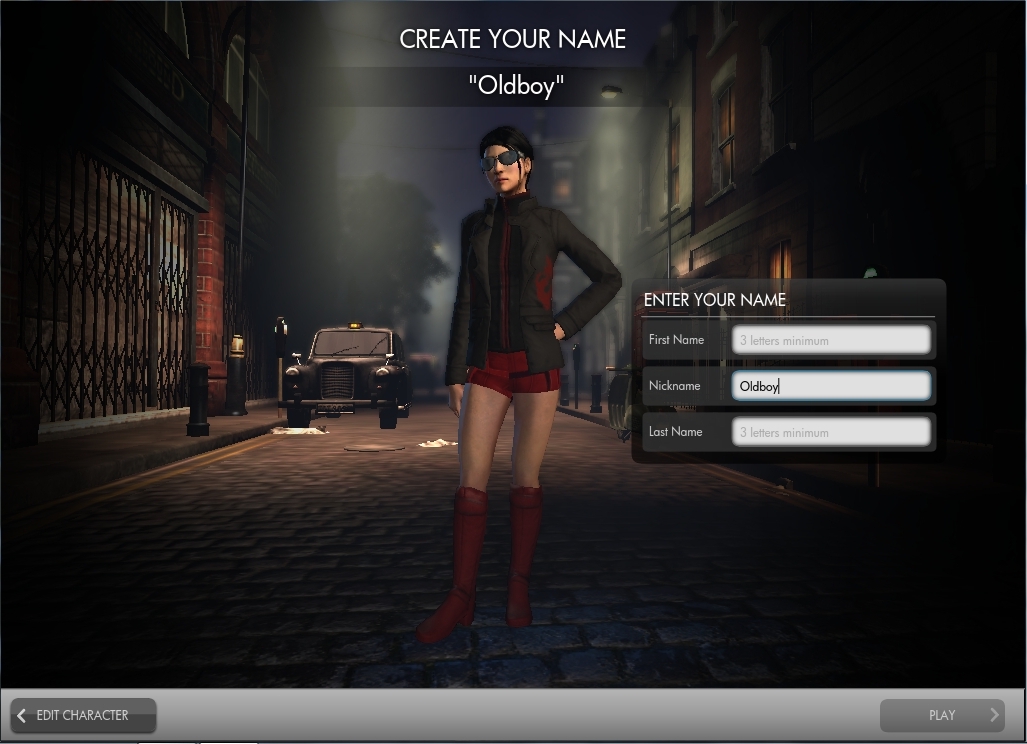Click the First Name input field
Image resolution: width=1027 pixels, height=744 pixels.
point(831,340)
